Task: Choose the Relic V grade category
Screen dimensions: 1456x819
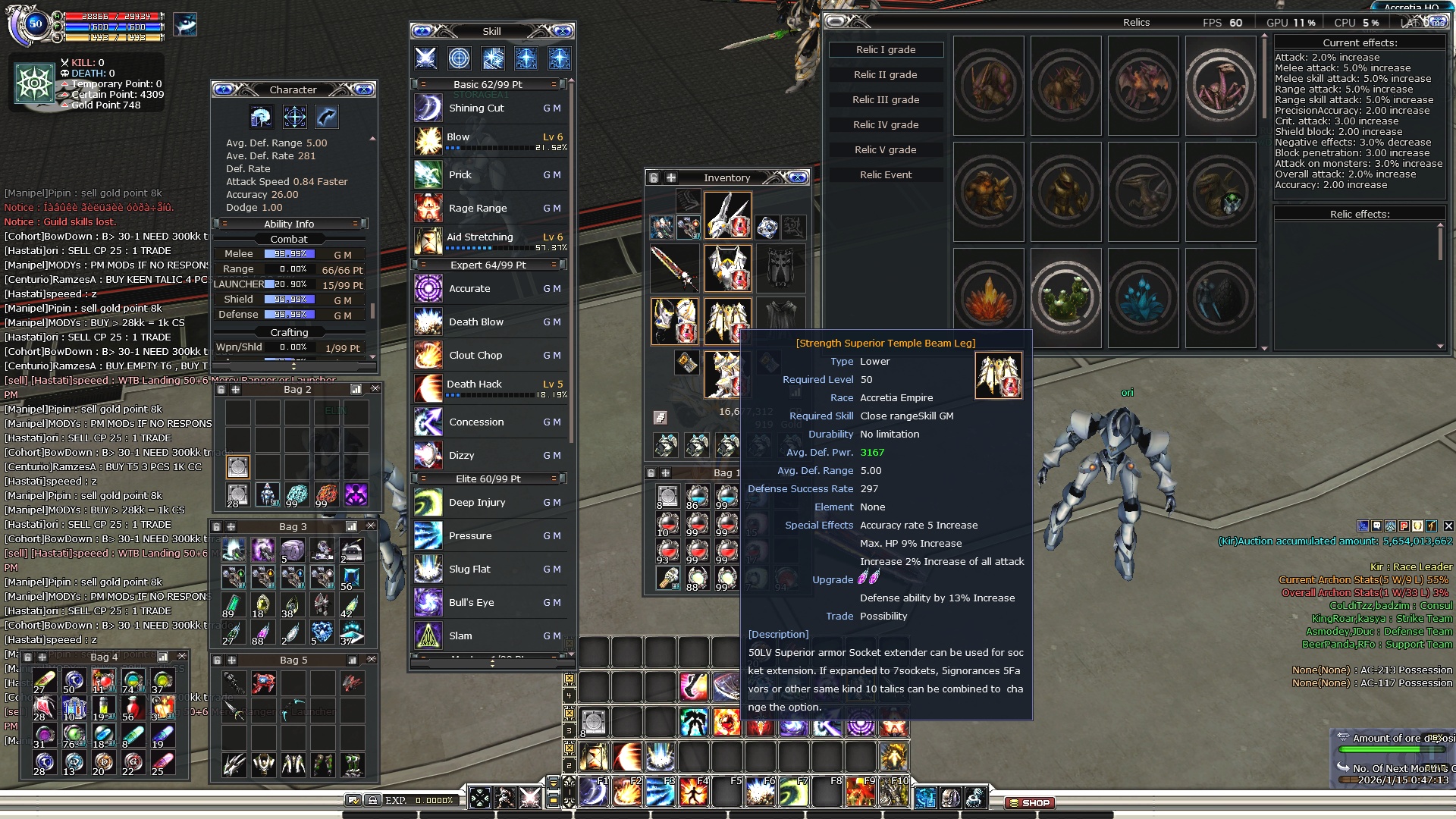Action: 886,150
